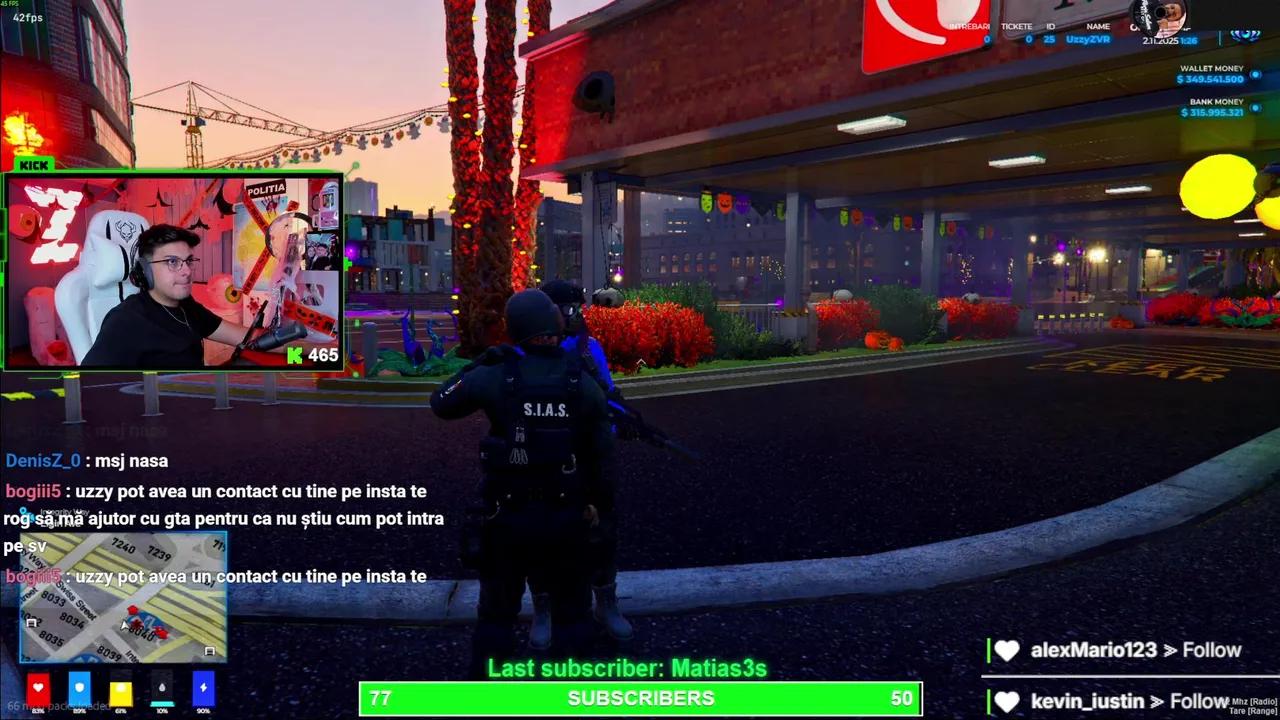Open the KICK logo on the webcam overlay
Screen dimensions: 1280x720
(x=33, y=165)
